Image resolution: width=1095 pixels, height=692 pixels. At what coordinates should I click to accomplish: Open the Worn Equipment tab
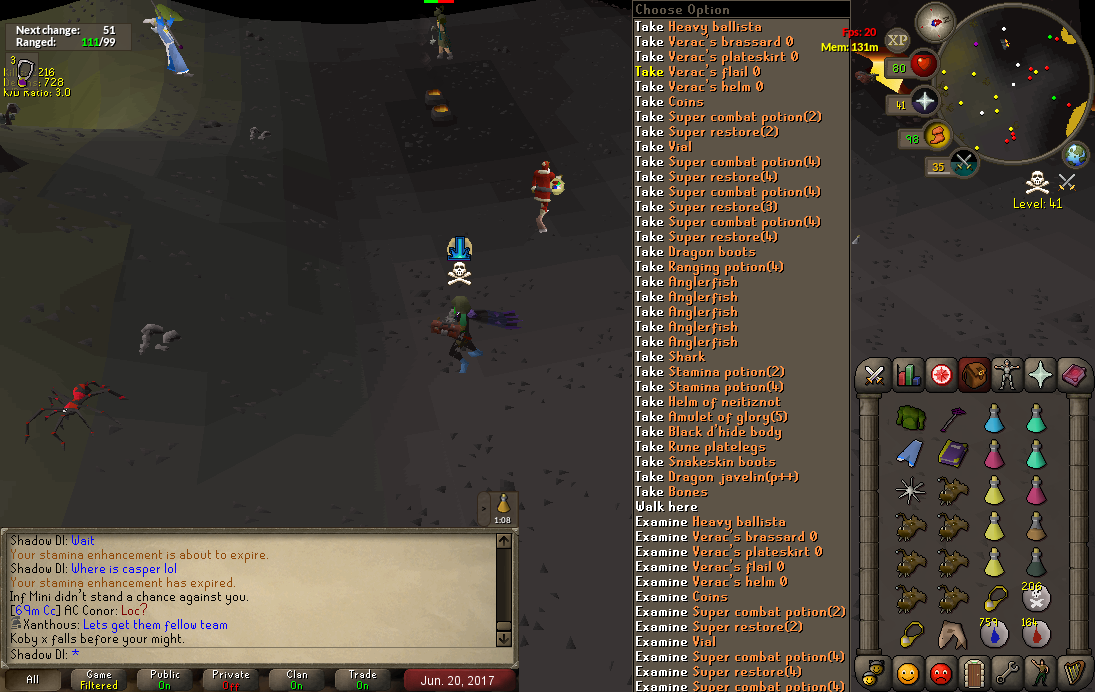click(x=1008, y=375)
